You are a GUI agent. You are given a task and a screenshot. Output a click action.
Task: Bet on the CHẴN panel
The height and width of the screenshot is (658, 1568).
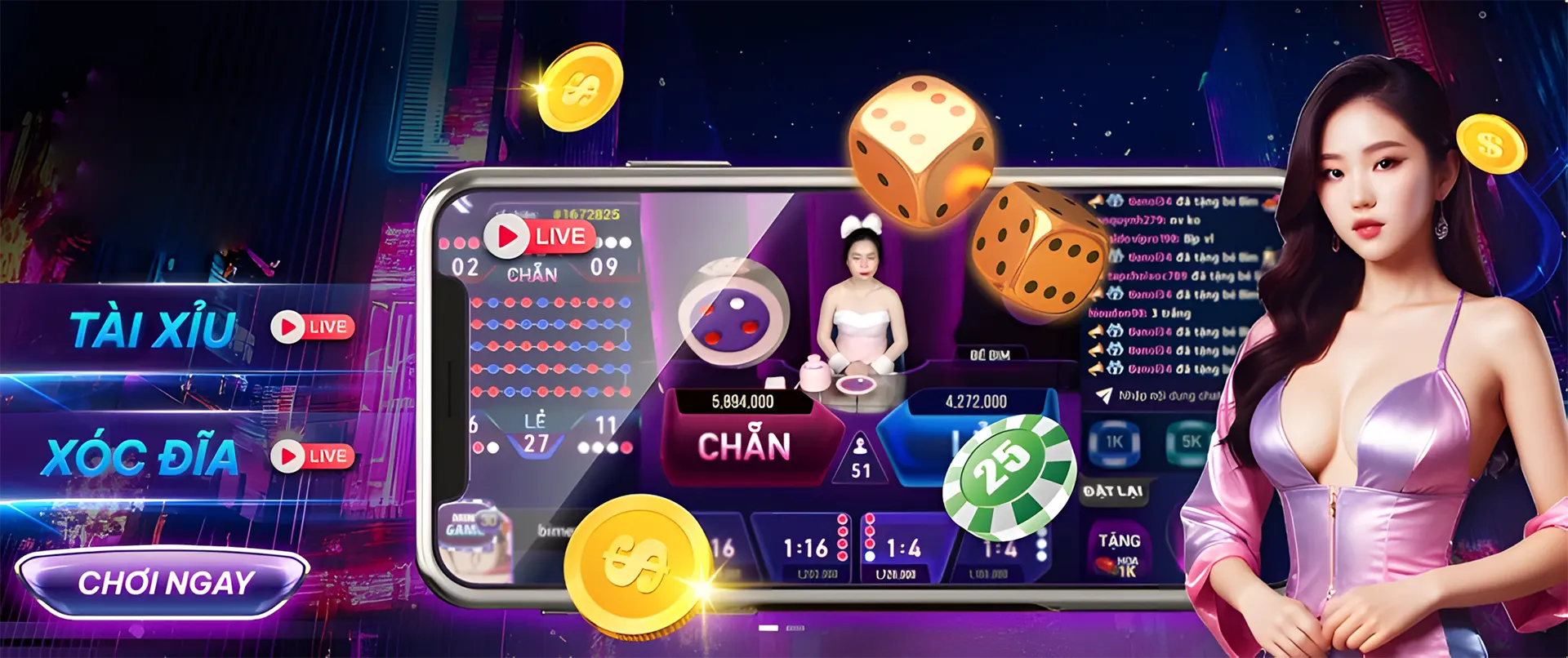coord(744,445)
